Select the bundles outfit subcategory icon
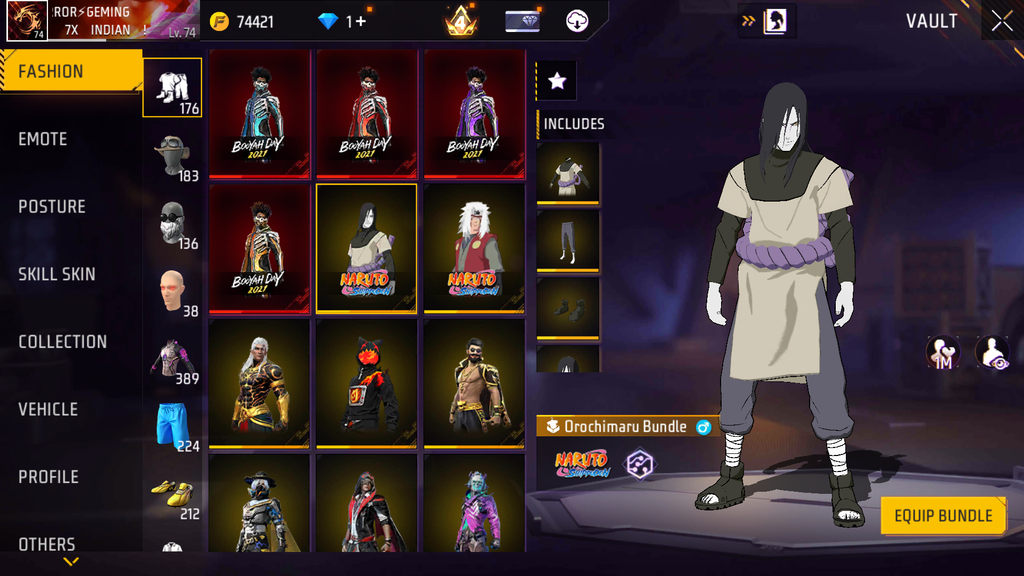Viewport: 1024px width, 576px height. point(173,87)
